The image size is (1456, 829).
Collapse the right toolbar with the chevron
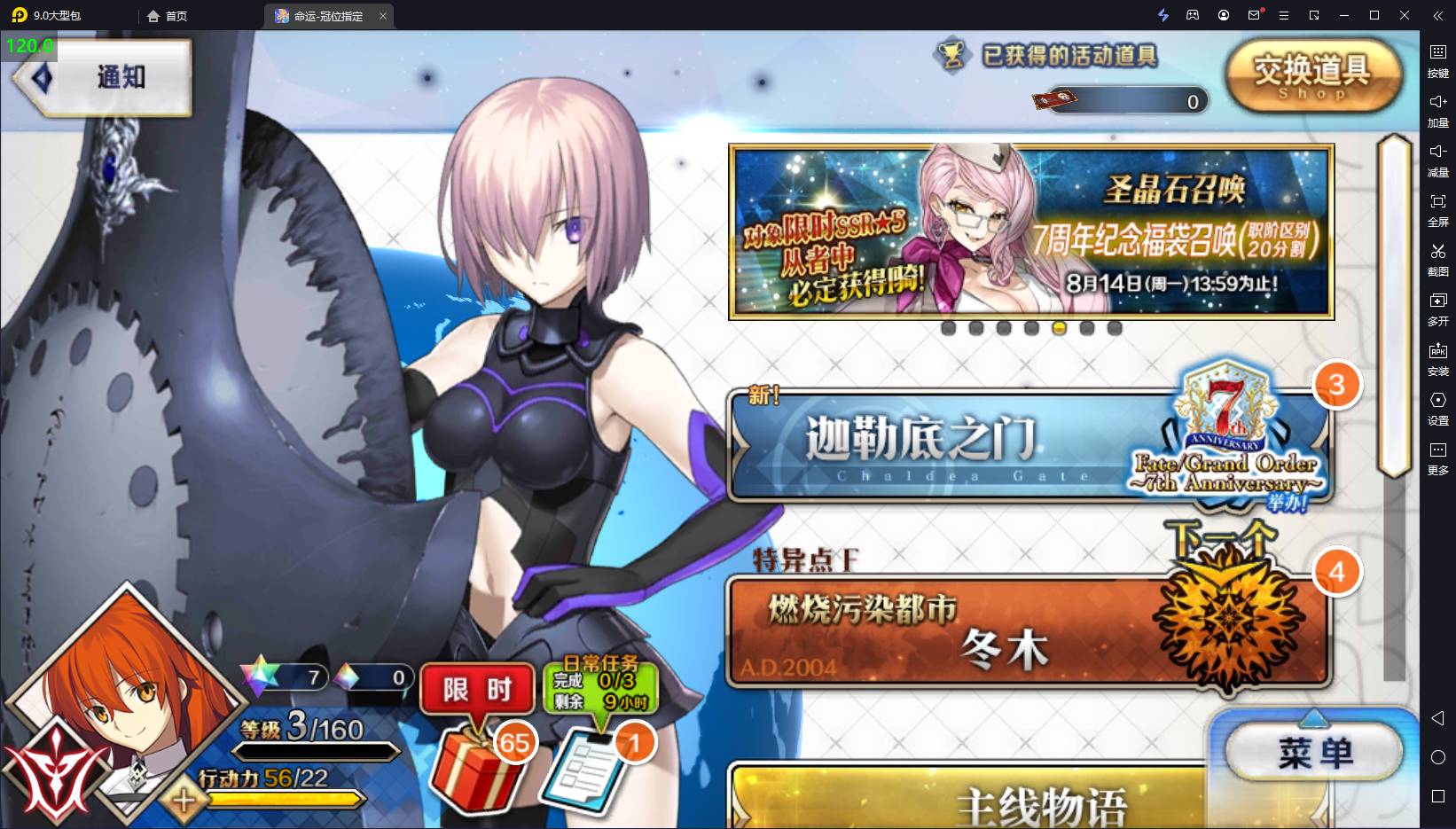1437,14
